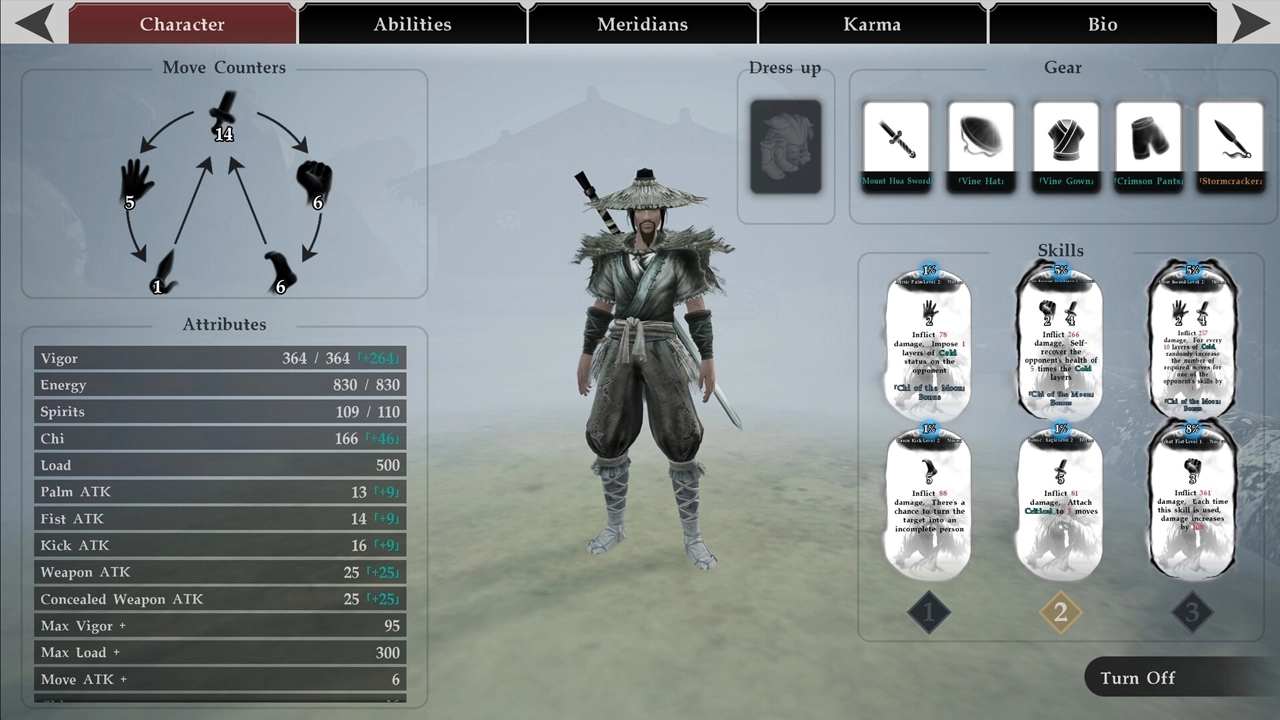Image resolution: width=1280 pixels, height=720 pixels.
Task: Go to previous page with left arrow
Action: [34, 23]
